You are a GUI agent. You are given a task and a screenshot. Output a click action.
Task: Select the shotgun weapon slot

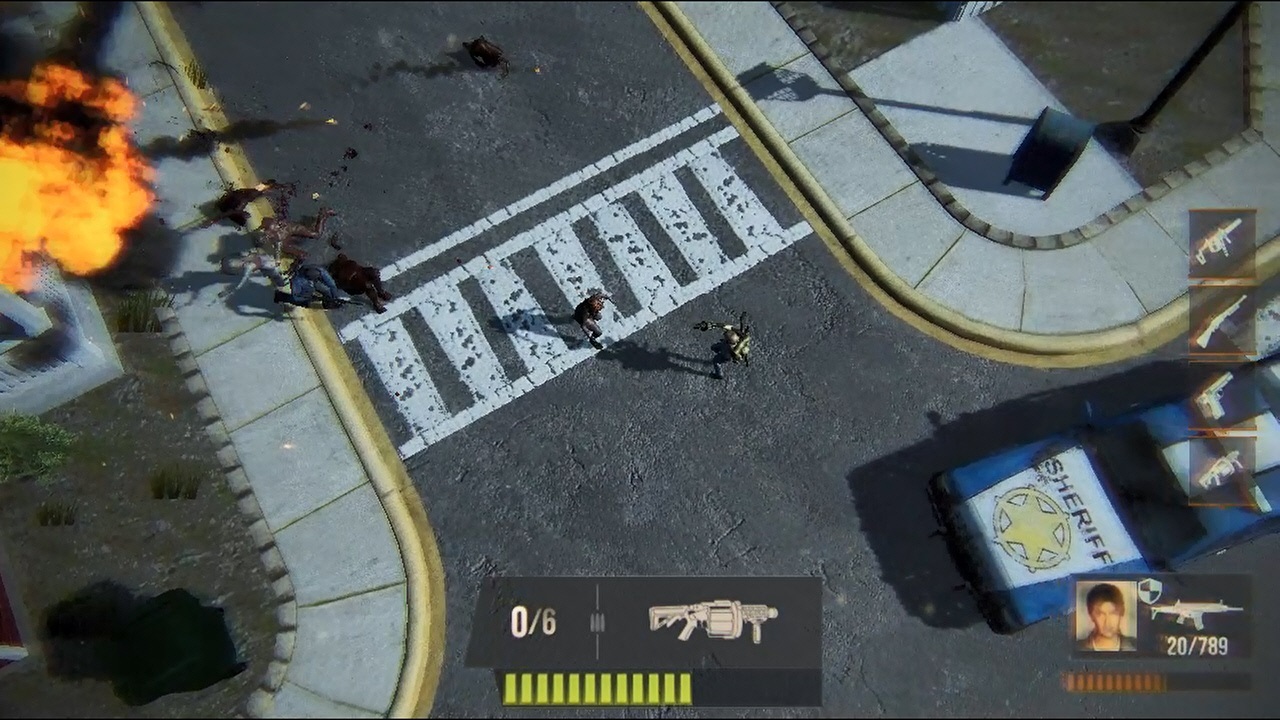[1221, 320]
